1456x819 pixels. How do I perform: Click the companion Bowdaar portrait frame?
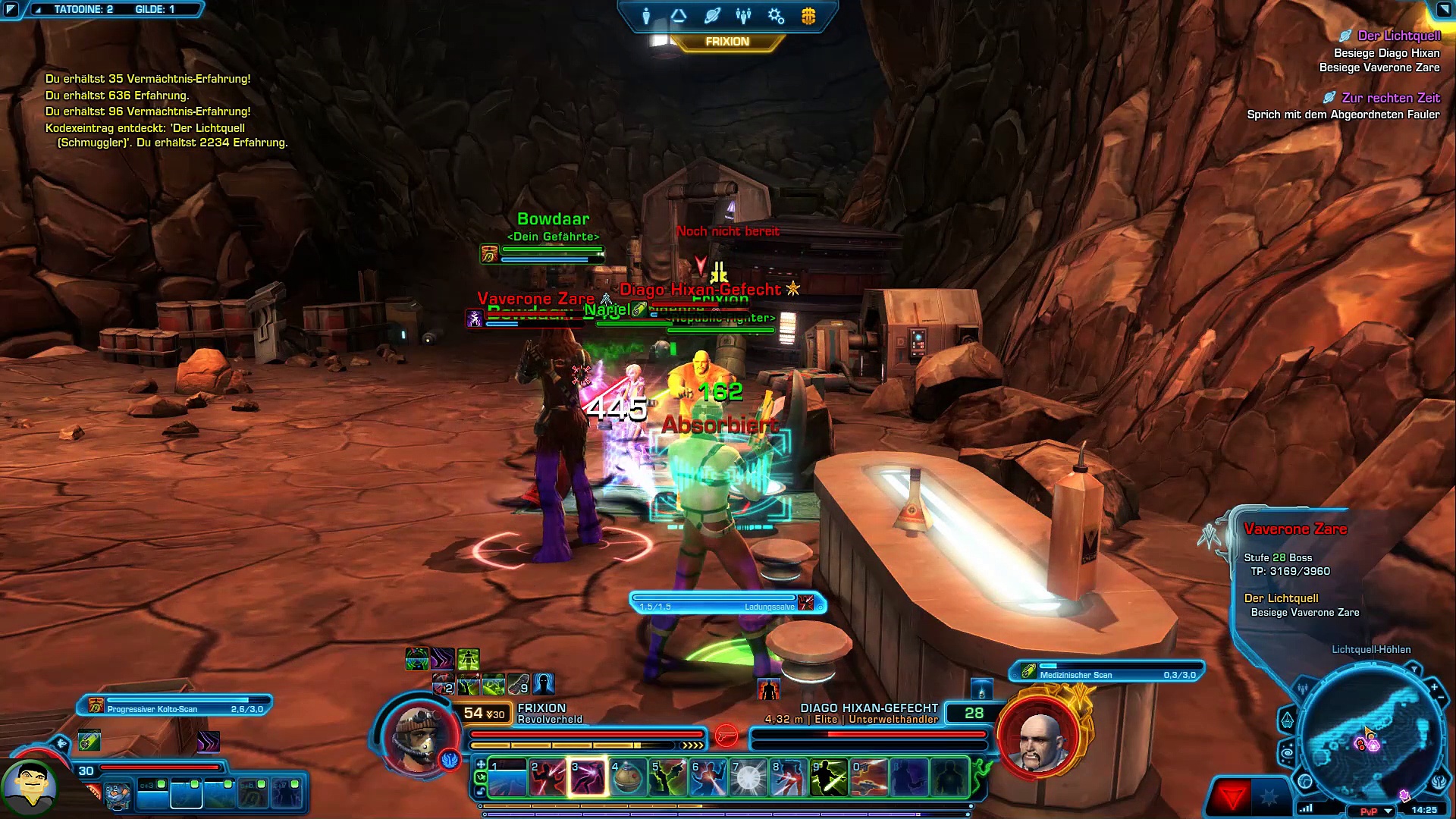tap(29, 789)
